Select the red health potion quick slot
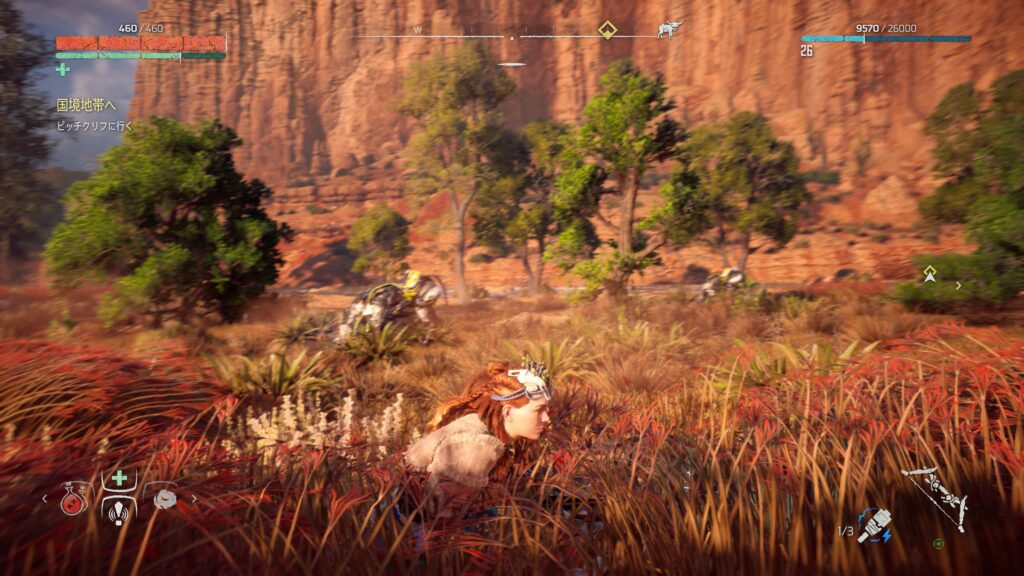1024x576 pixels. (74, 499)
